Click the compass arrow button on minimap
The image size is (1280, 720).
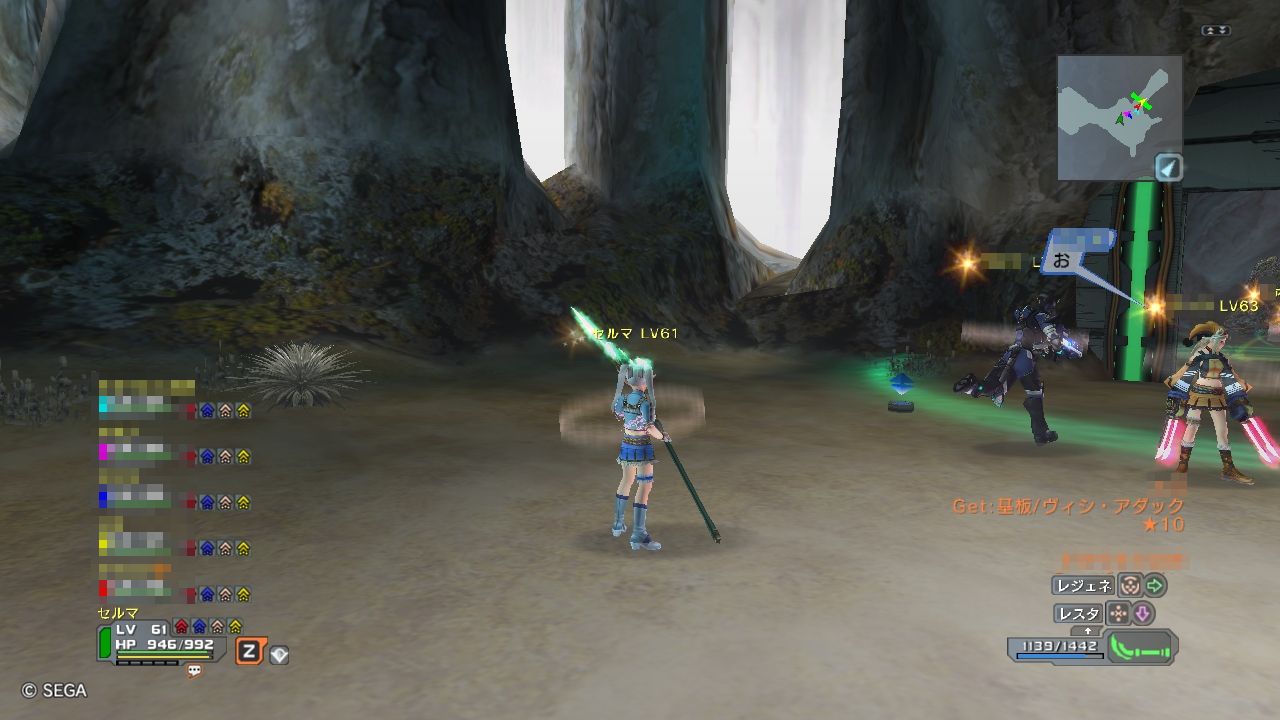(1169, 167)
